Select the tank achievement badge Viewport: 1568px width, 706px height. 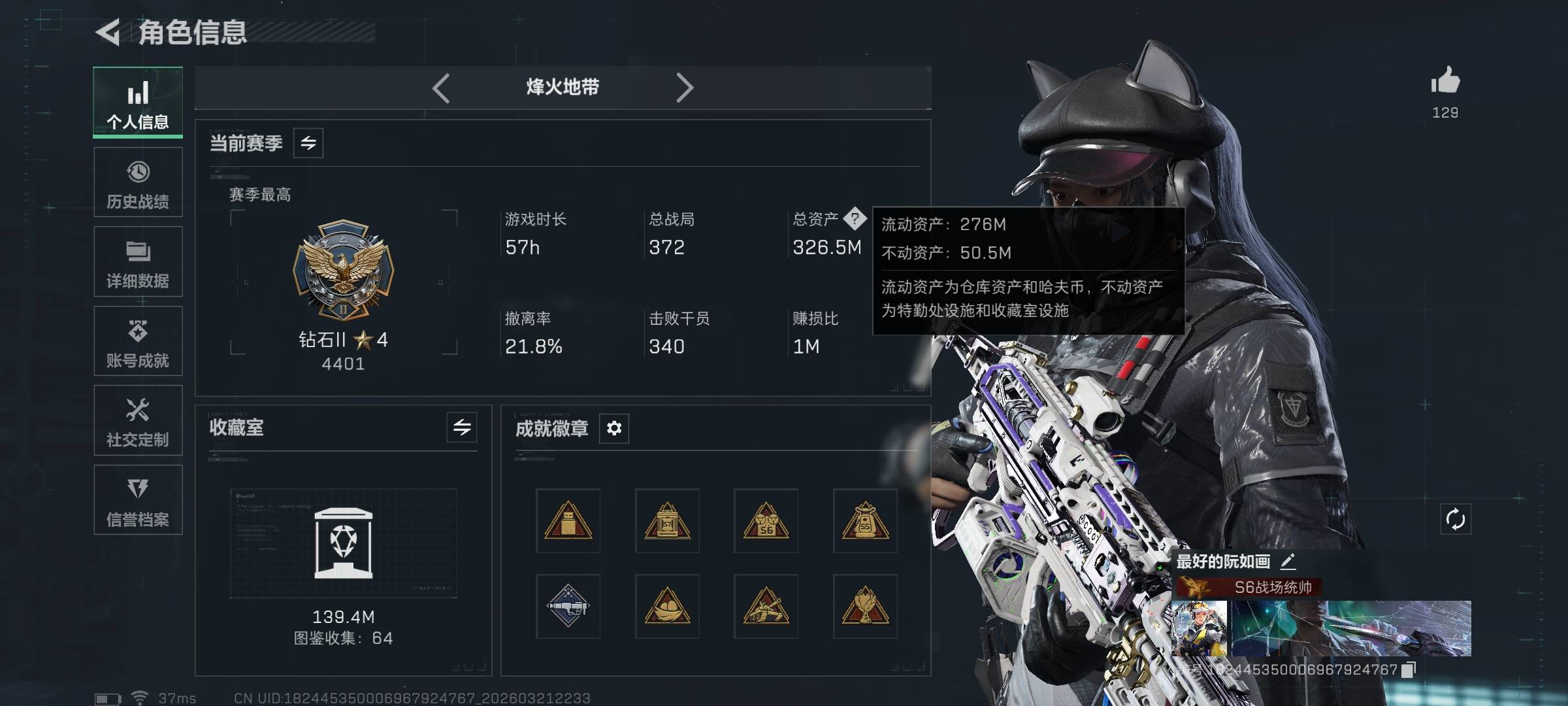point(766,607)
